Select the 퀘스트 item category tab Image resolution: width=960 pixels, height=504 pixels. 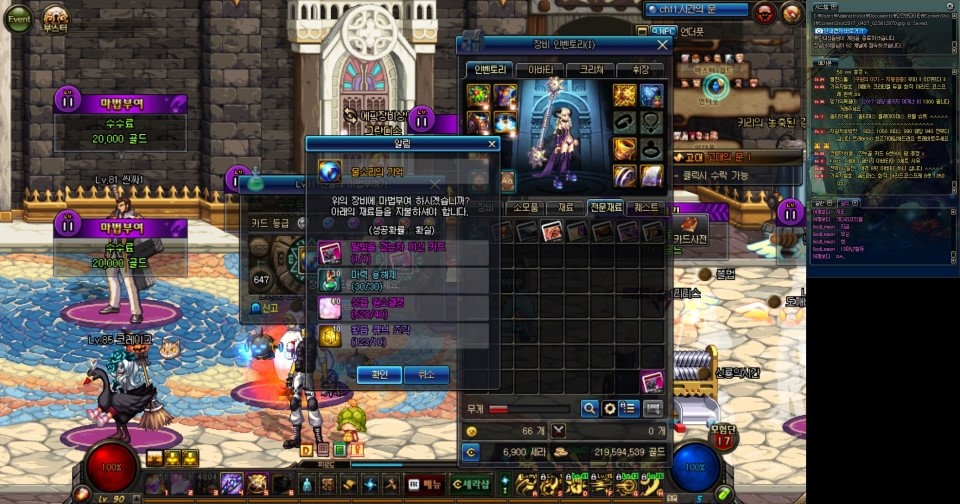(x=647, y=208)
